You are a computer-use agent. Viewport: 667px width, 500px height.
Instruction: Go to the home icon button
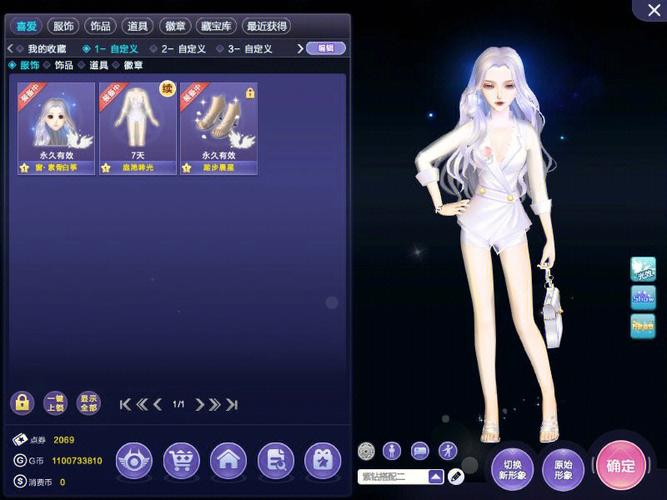click(228, 461)
